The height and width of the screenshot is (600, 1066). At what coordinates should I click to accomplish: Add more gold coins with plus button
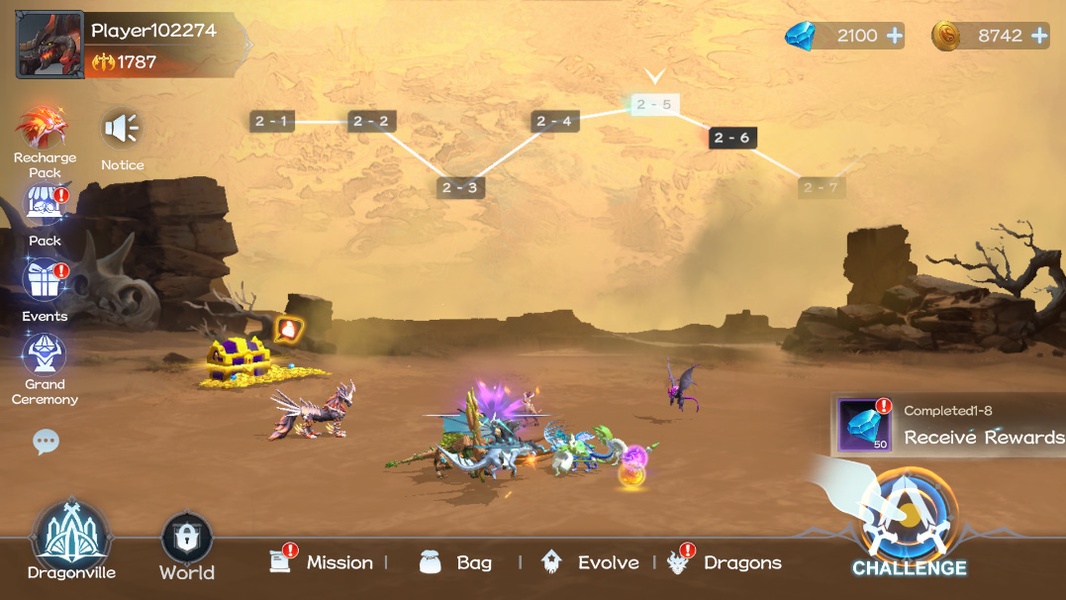(1039, 36)
